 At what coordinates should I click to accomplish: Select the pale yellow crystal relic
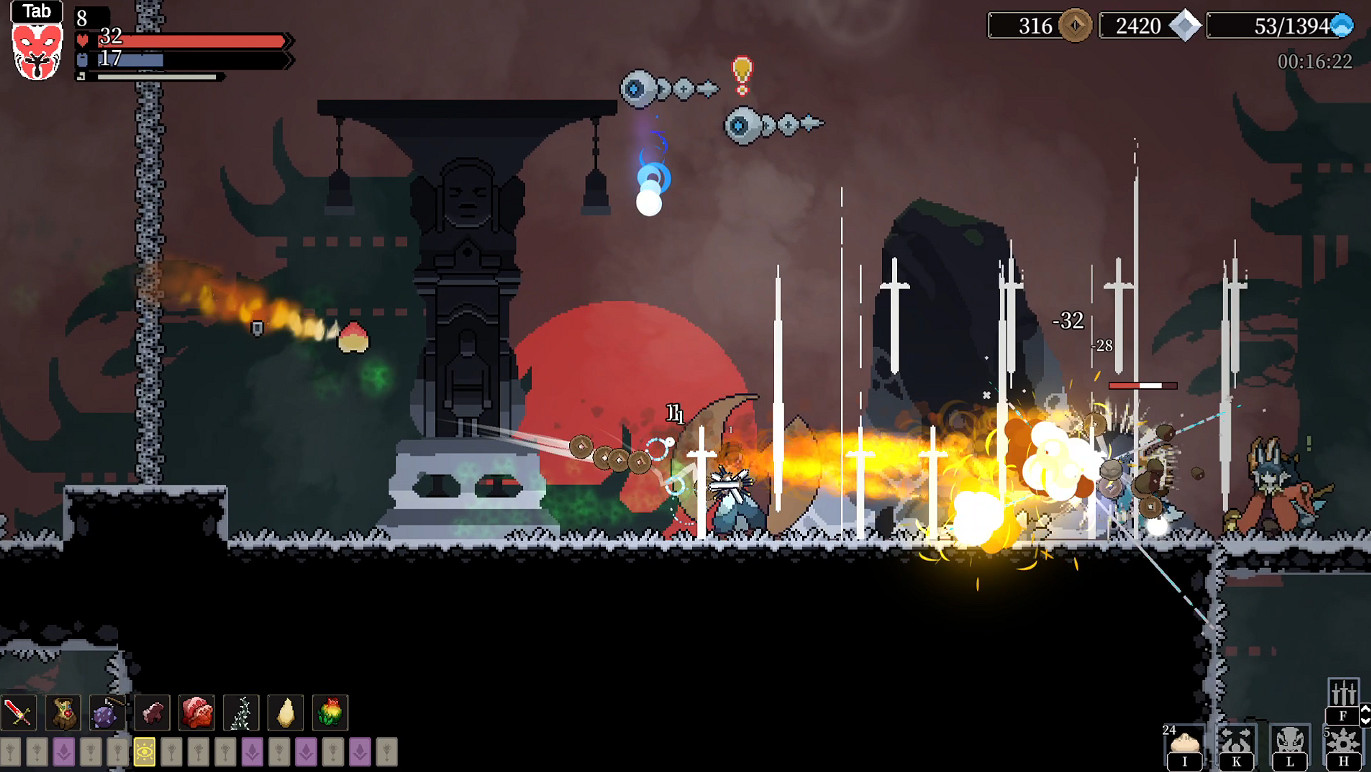click(x=285, y=713)
